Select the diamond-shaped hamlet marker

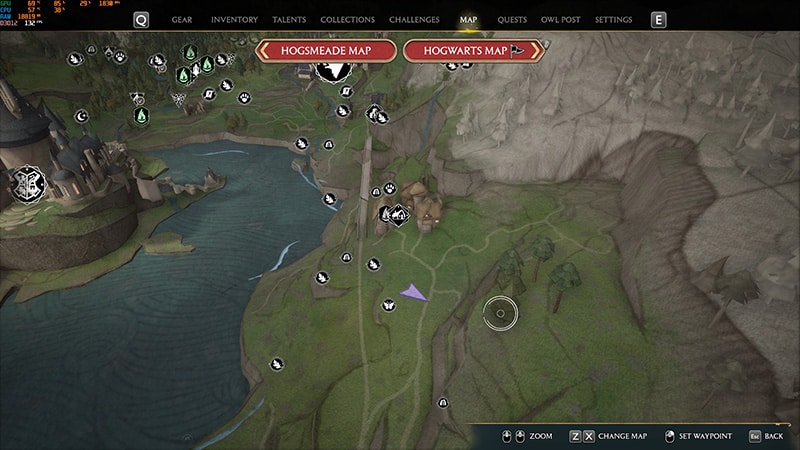(x=397, y=212)
